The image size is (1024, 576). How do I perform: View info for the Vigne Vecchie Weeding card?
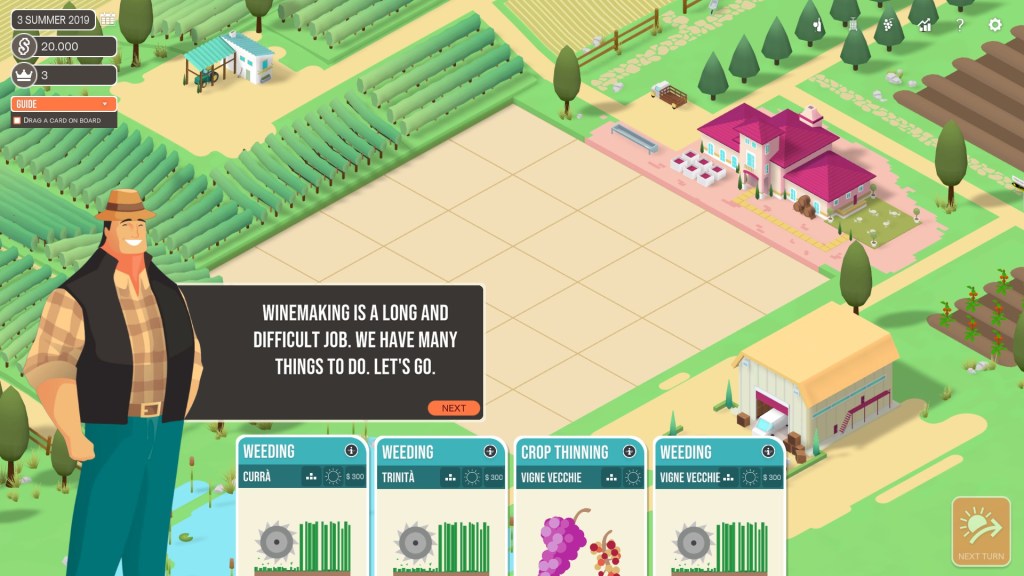point(768,451)
